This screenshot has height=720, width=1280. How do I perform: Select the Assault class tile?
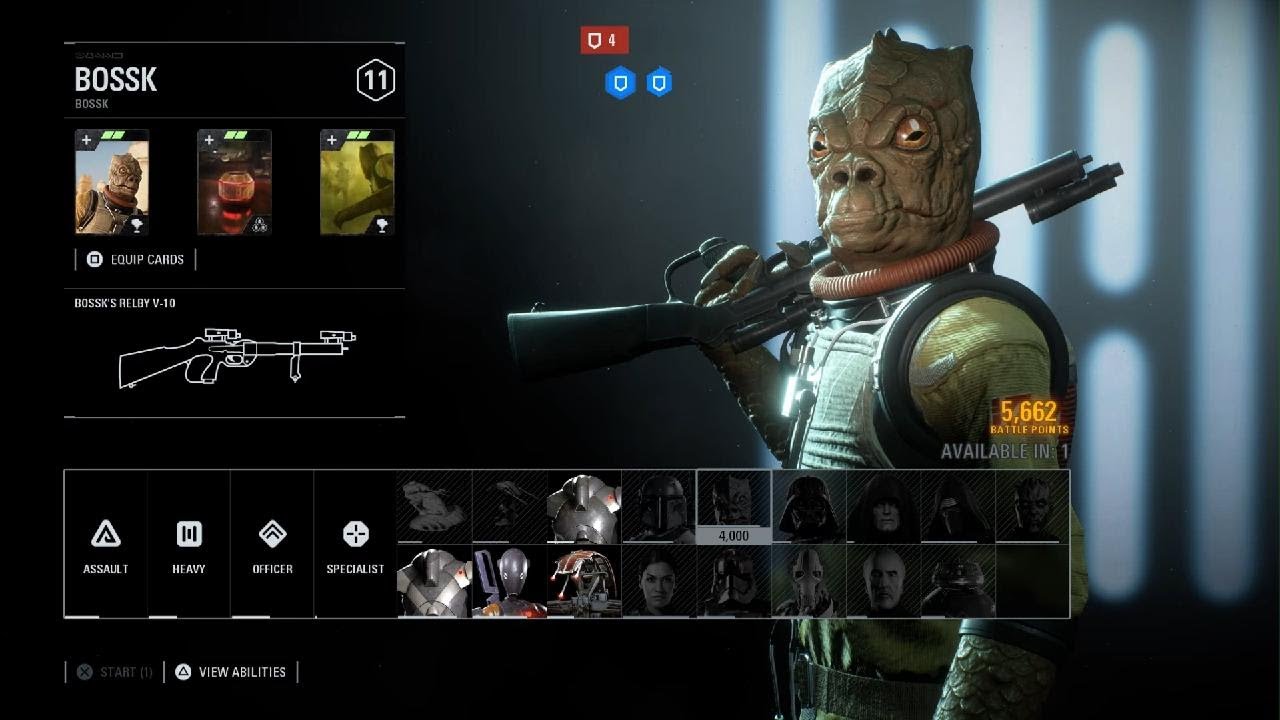click(106, 544)
